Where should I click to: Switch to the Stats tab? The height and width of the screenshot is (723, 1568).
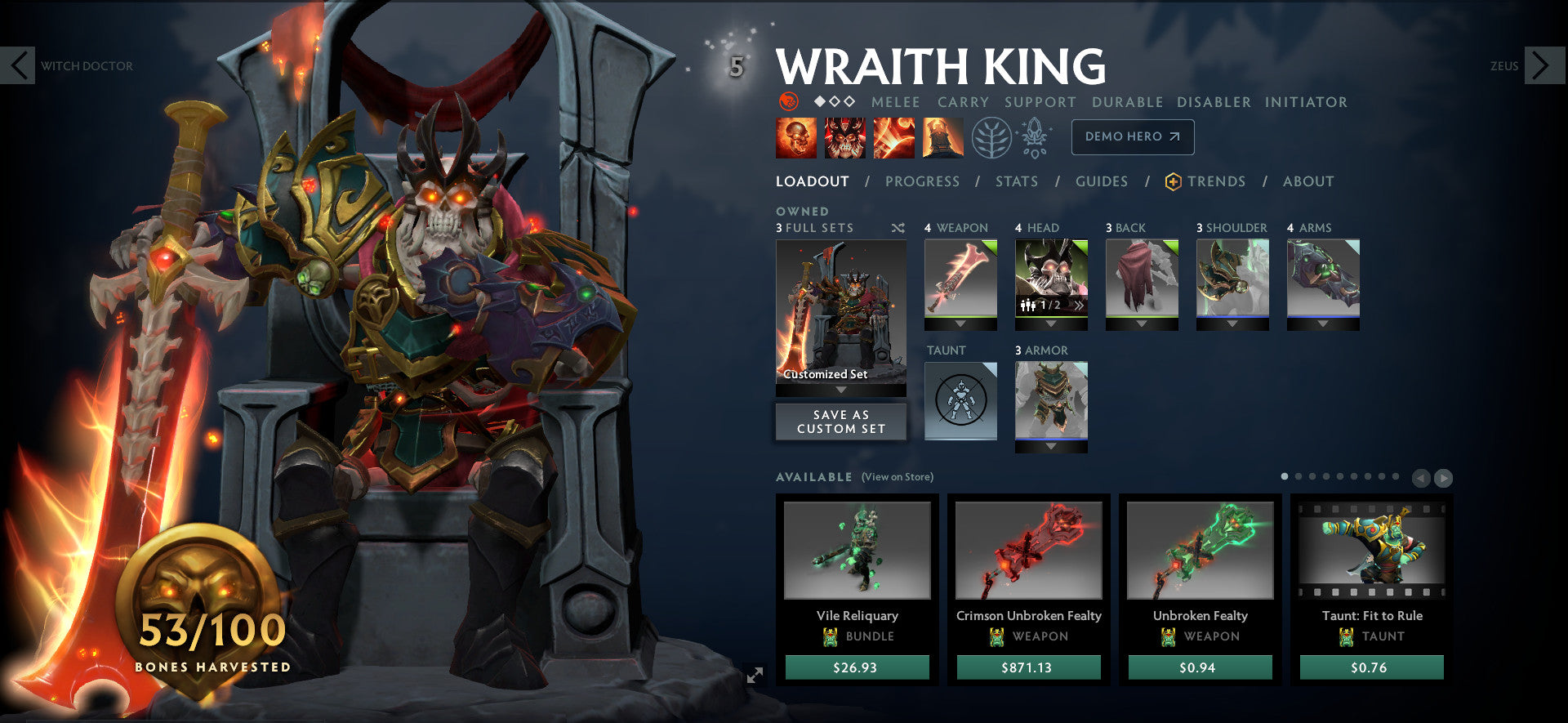tap(1016, 181)
